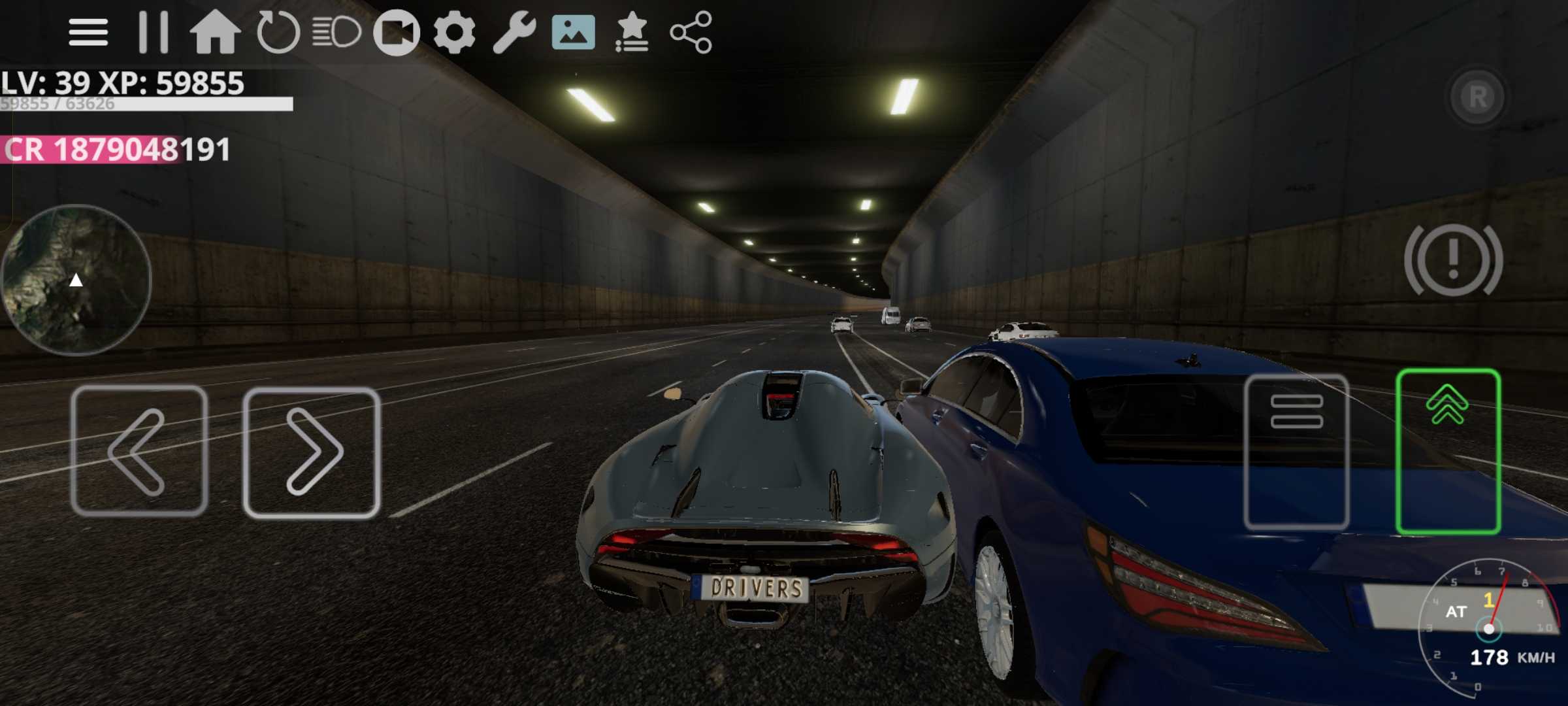The height and width of the screenshot is (706, 1568).
Task: Go to the home screen
Action: click(215, 32)
